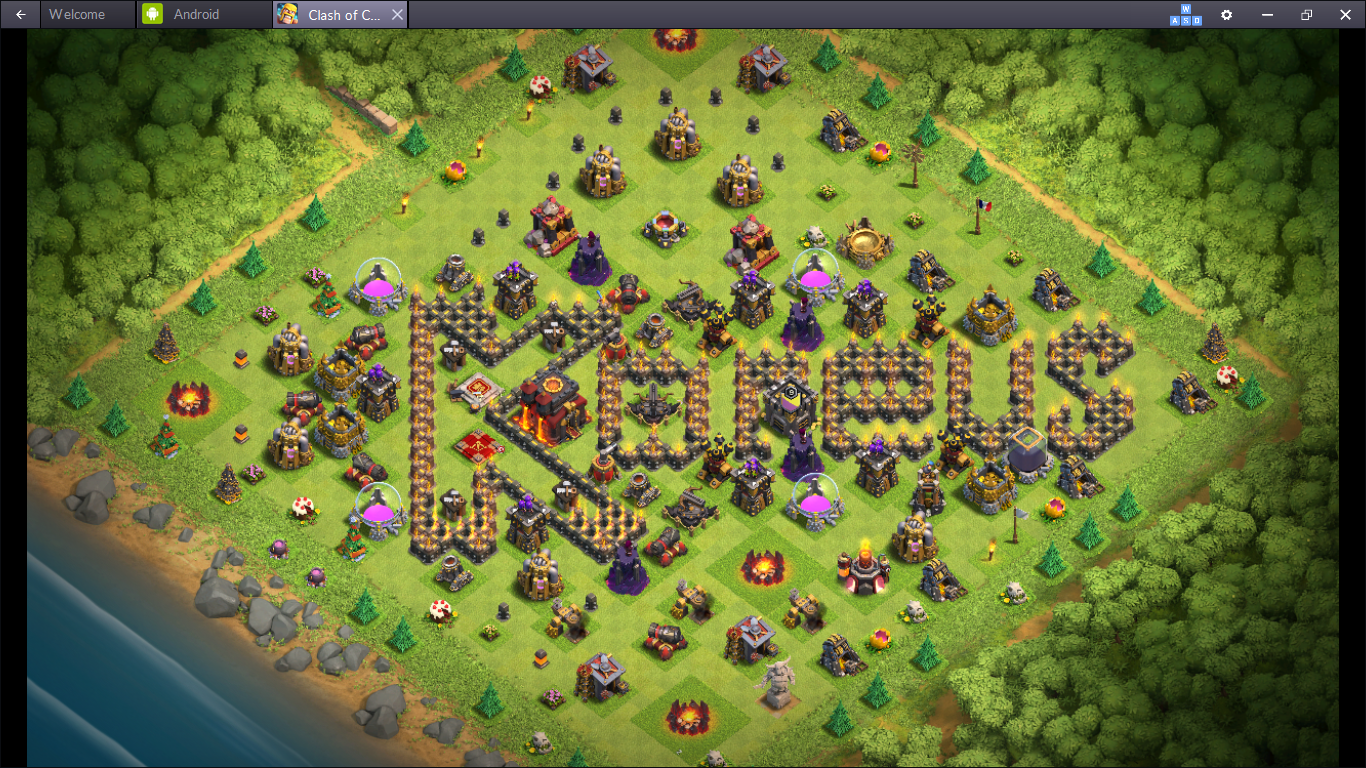Open the emulator settings gear icon

coord(1226,15)
